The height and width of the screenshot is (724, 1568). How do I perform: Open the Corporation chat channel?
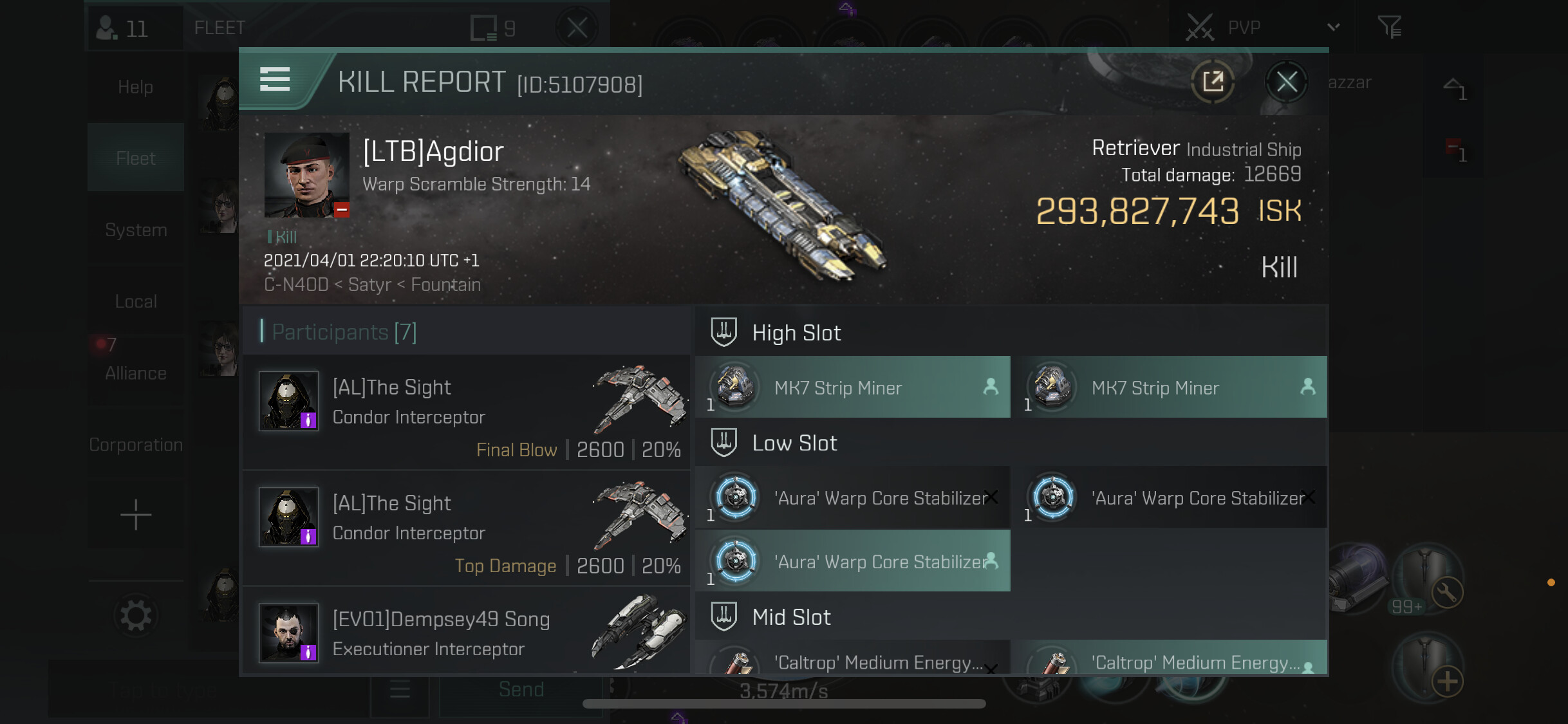tap(135, 445)
